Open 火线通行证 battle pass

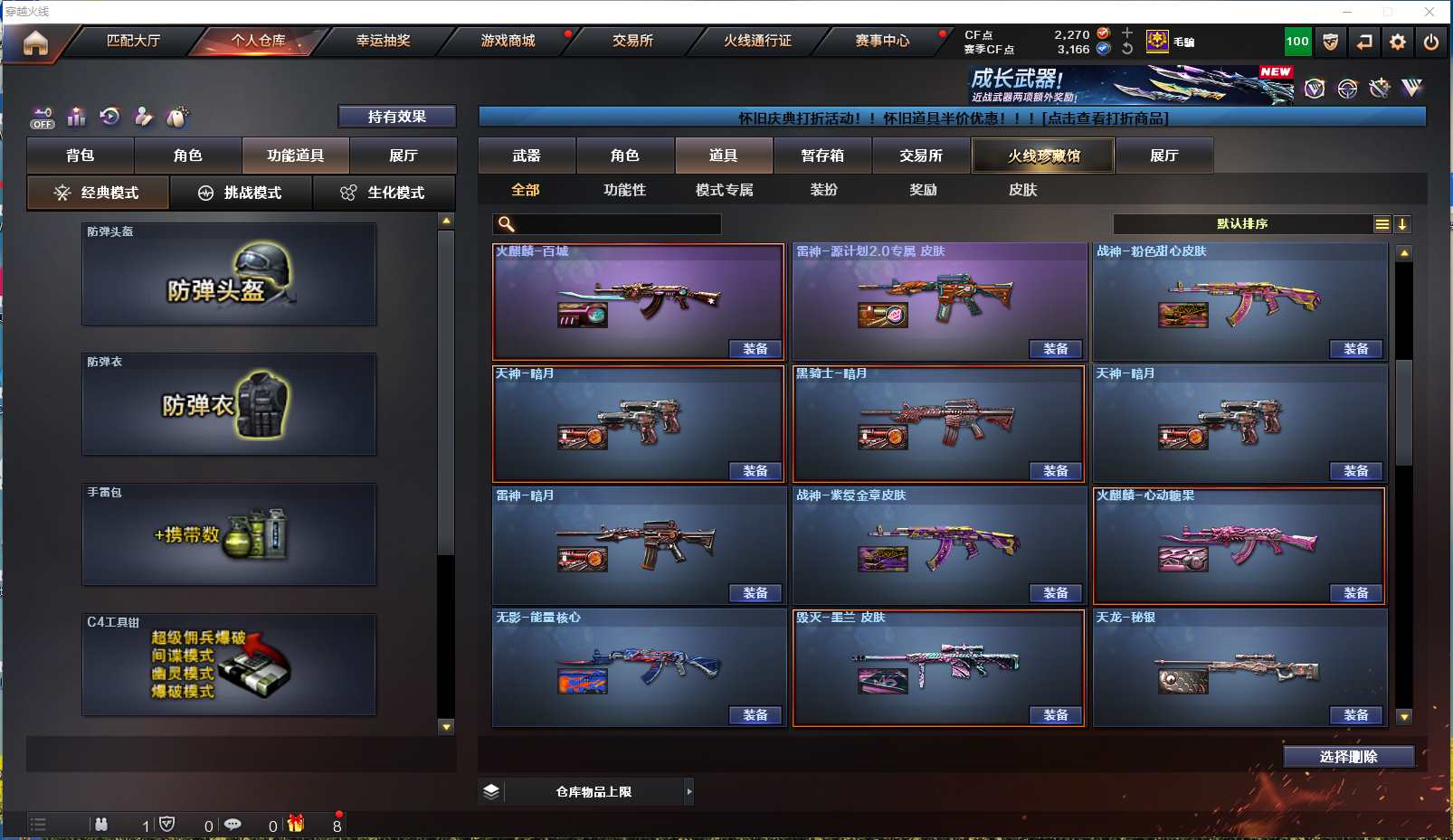click(x=757, y=41)
